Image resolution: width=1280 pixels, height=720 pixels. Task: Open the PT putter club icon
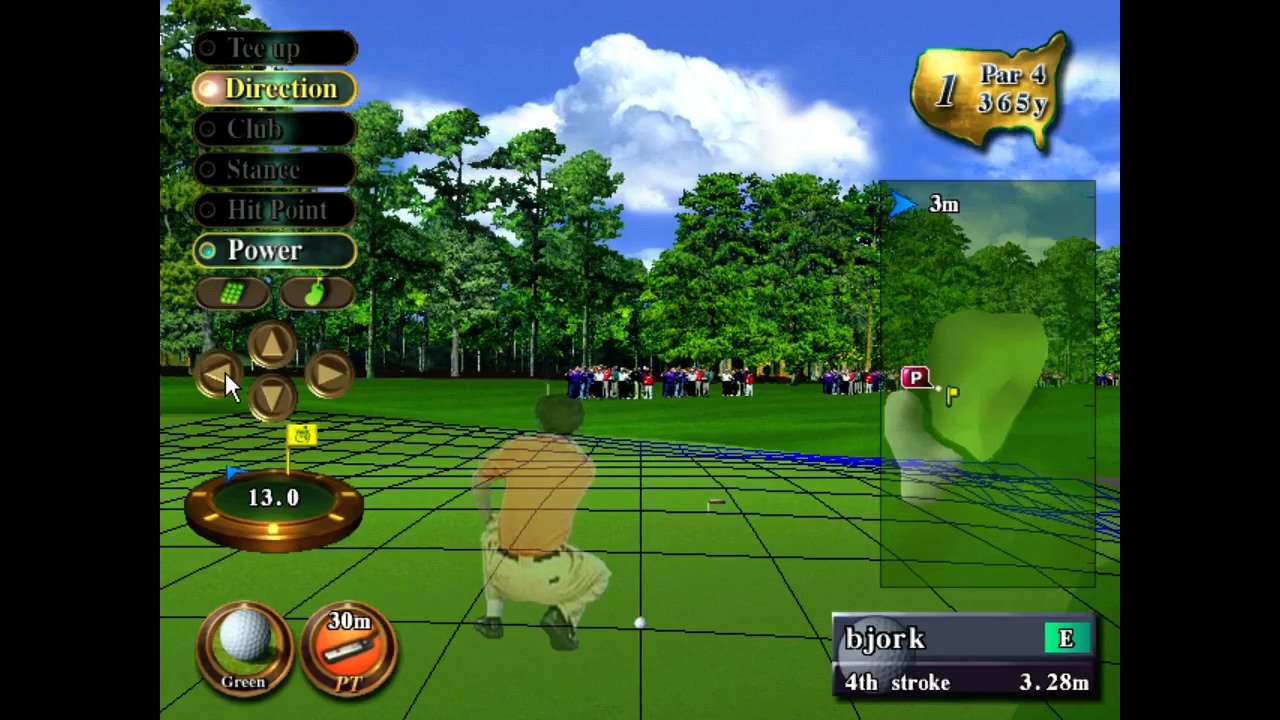tap(349, 648)
